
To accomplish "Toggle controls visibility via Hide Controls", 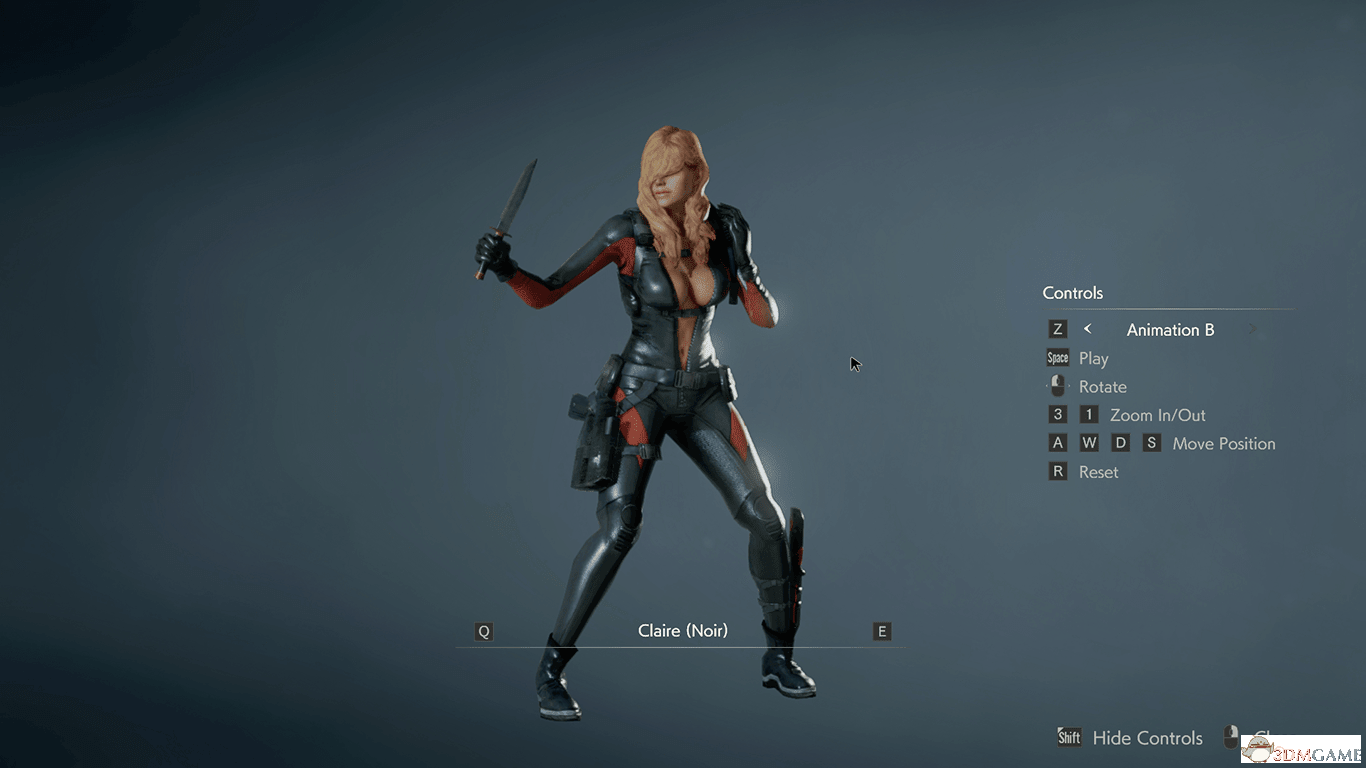I will click(1148, 738).
